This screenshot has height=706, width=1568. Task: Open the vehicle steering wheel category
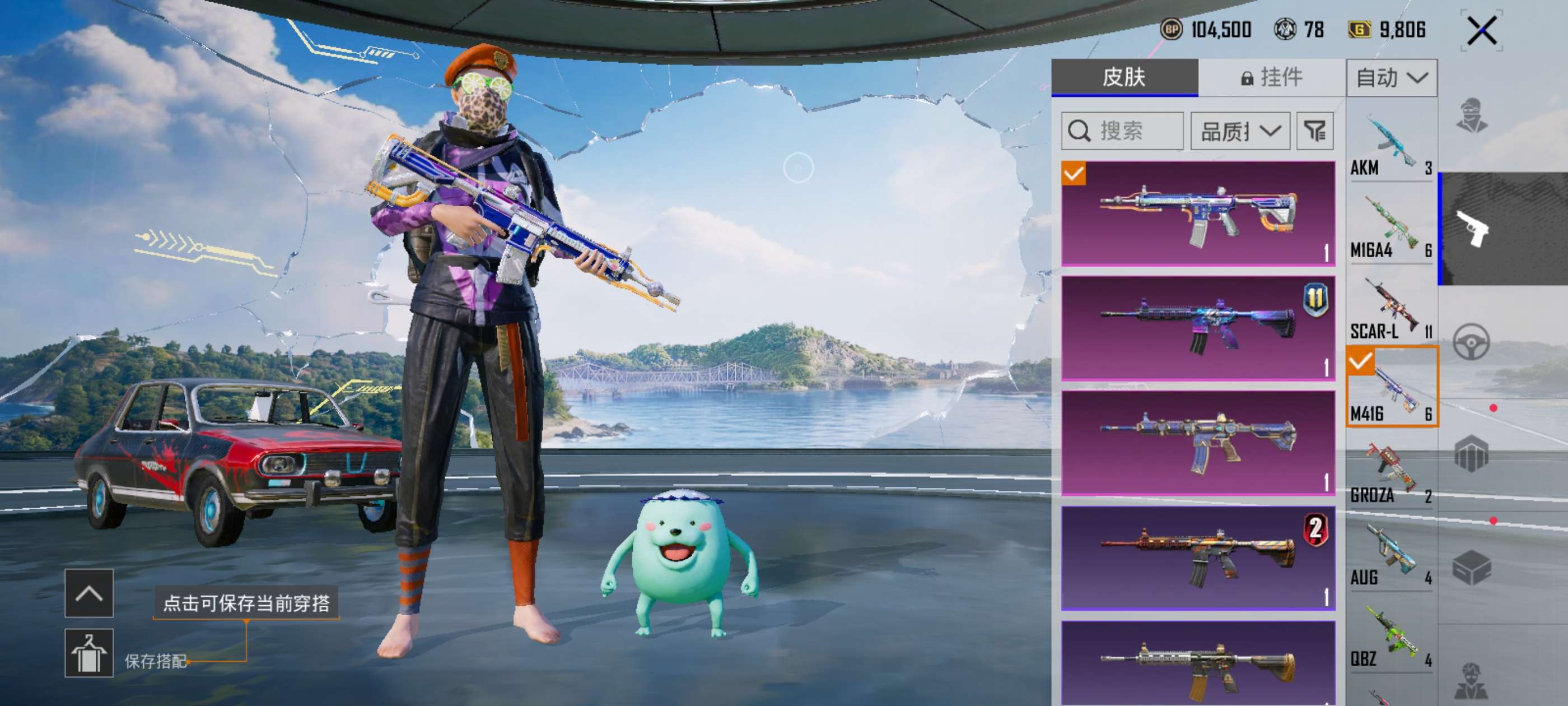pos(1471,342)
